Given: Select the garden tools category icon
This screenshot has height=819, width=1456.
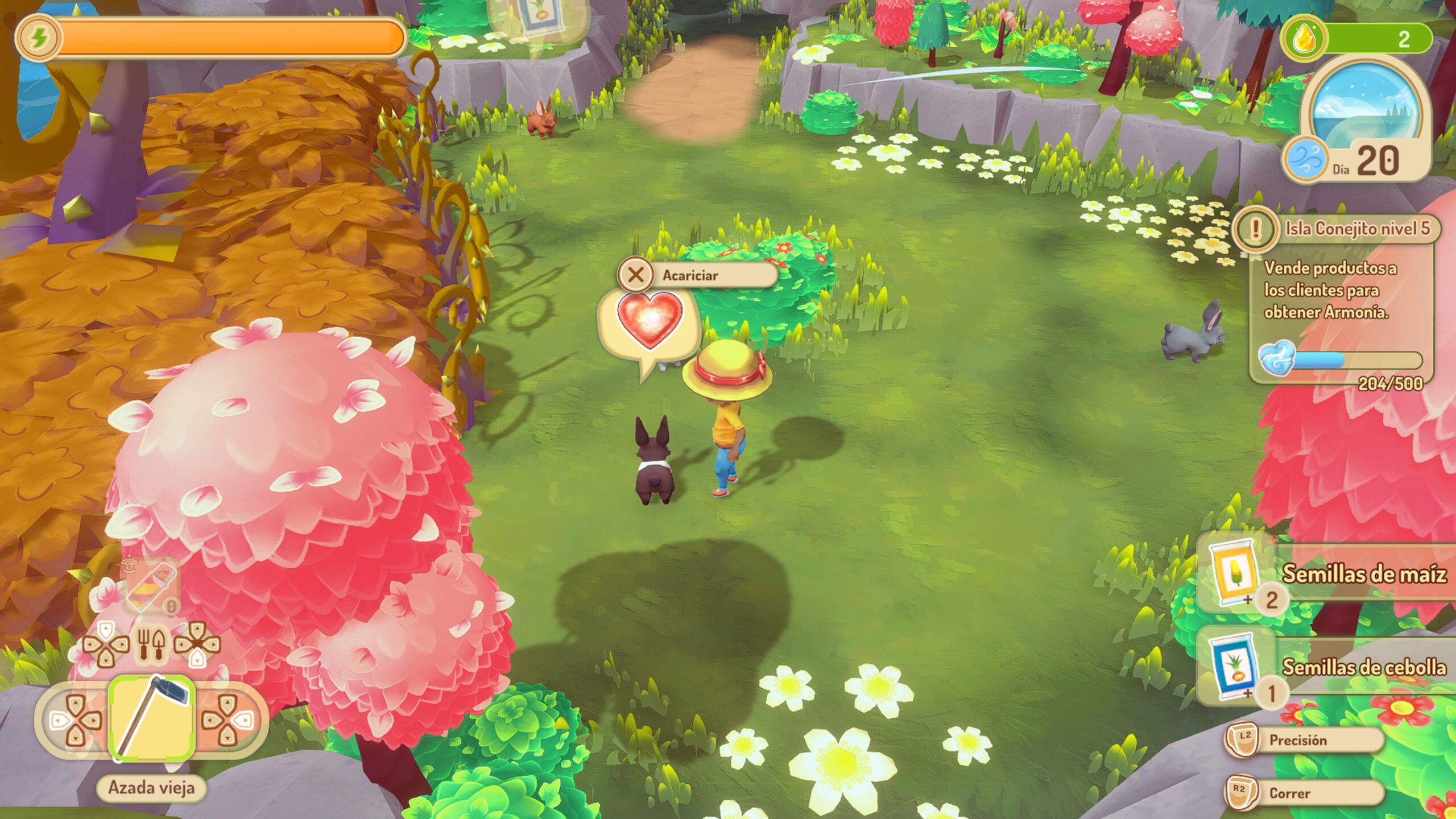Looking at the screenshot, I should tap(151, 645).
